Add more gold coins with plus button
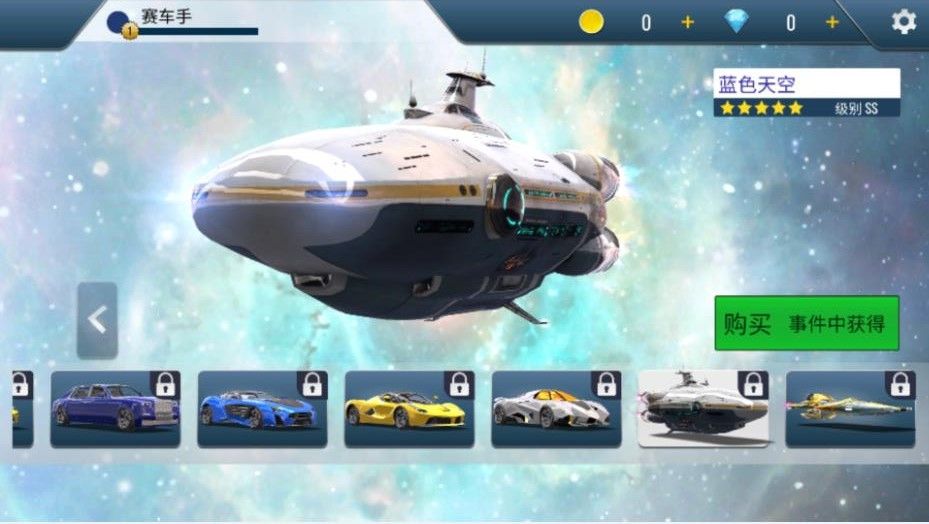This screenshot has width=929, height=524. (687, 22)
